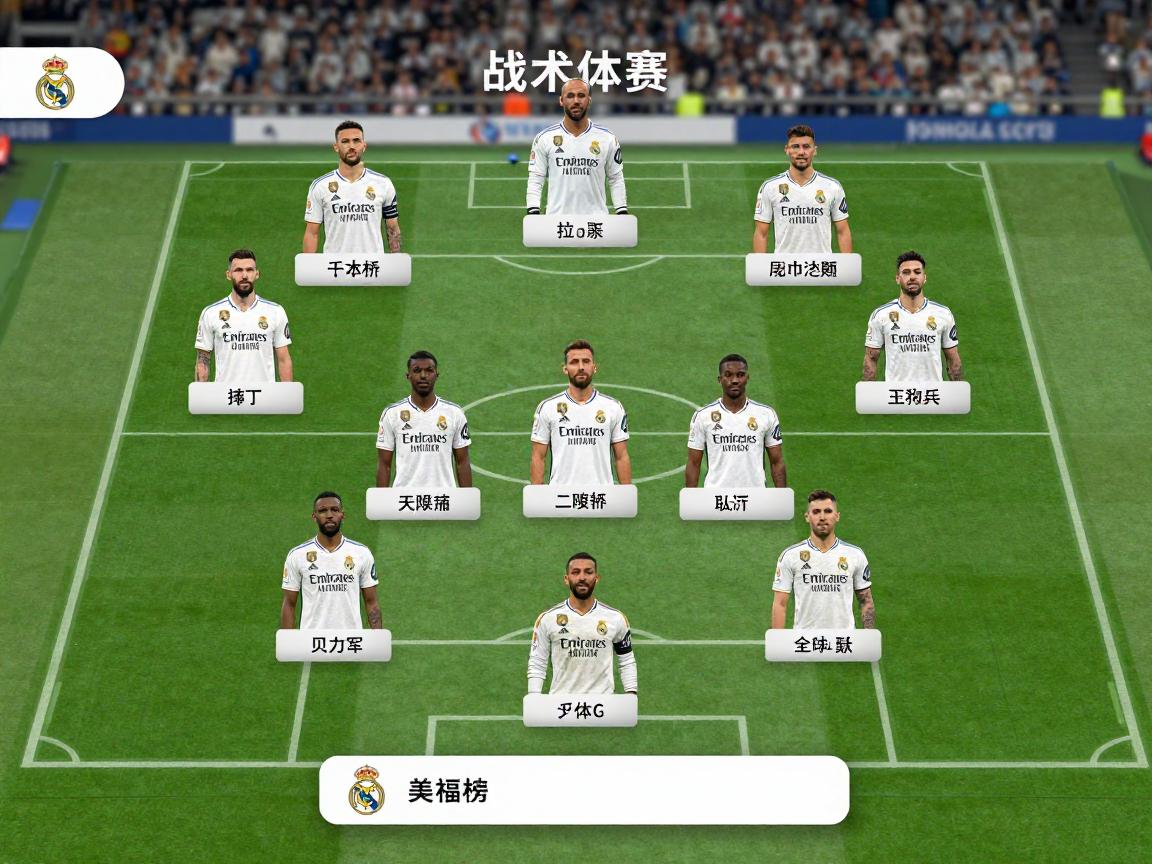This screenshot has height=864, width=1152.
Task: Pick the name plate ending in letter G
Action: [x=580, y=710]
